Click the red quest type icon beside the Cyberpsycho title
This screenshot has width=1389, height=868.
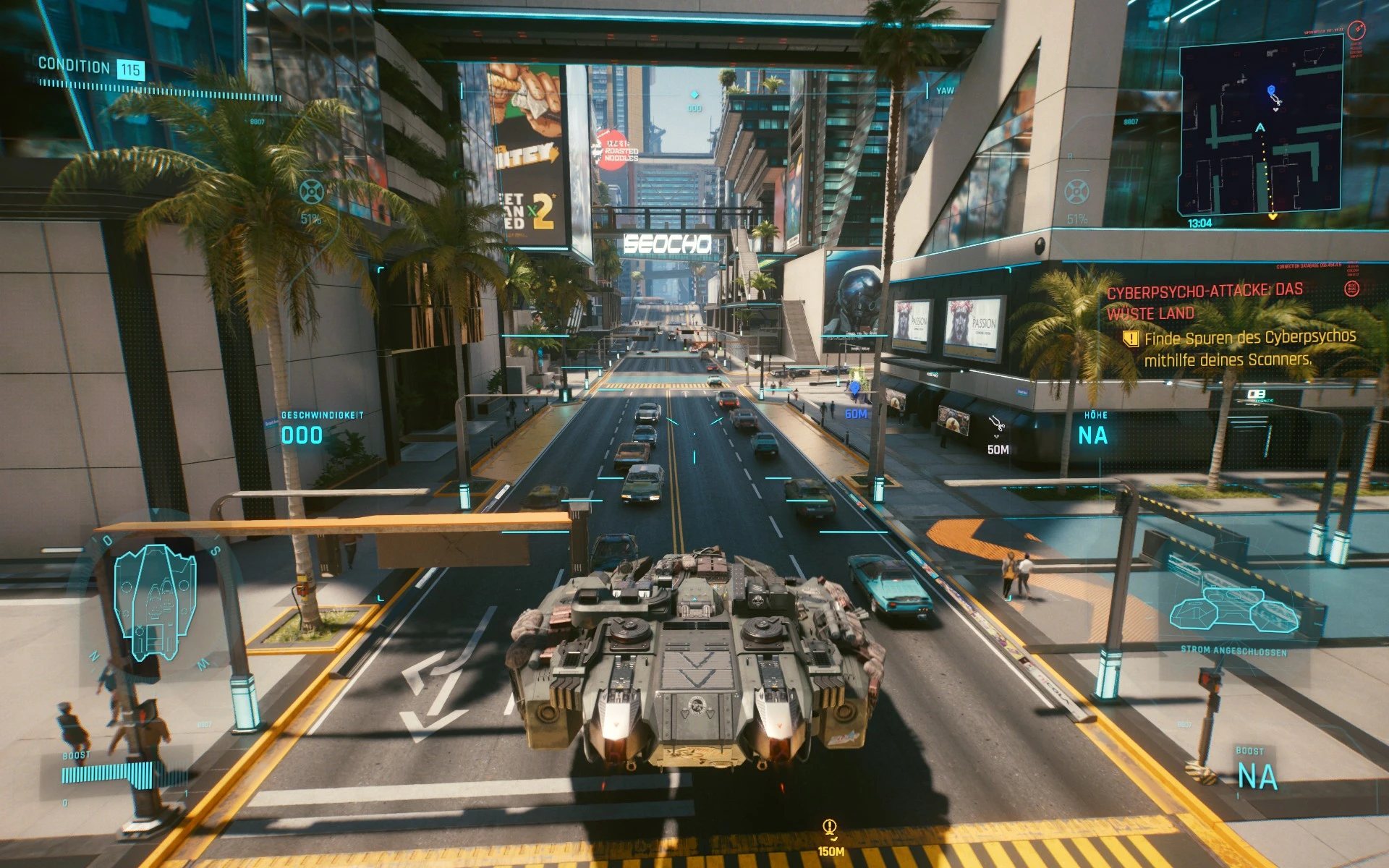(1351, 289)
